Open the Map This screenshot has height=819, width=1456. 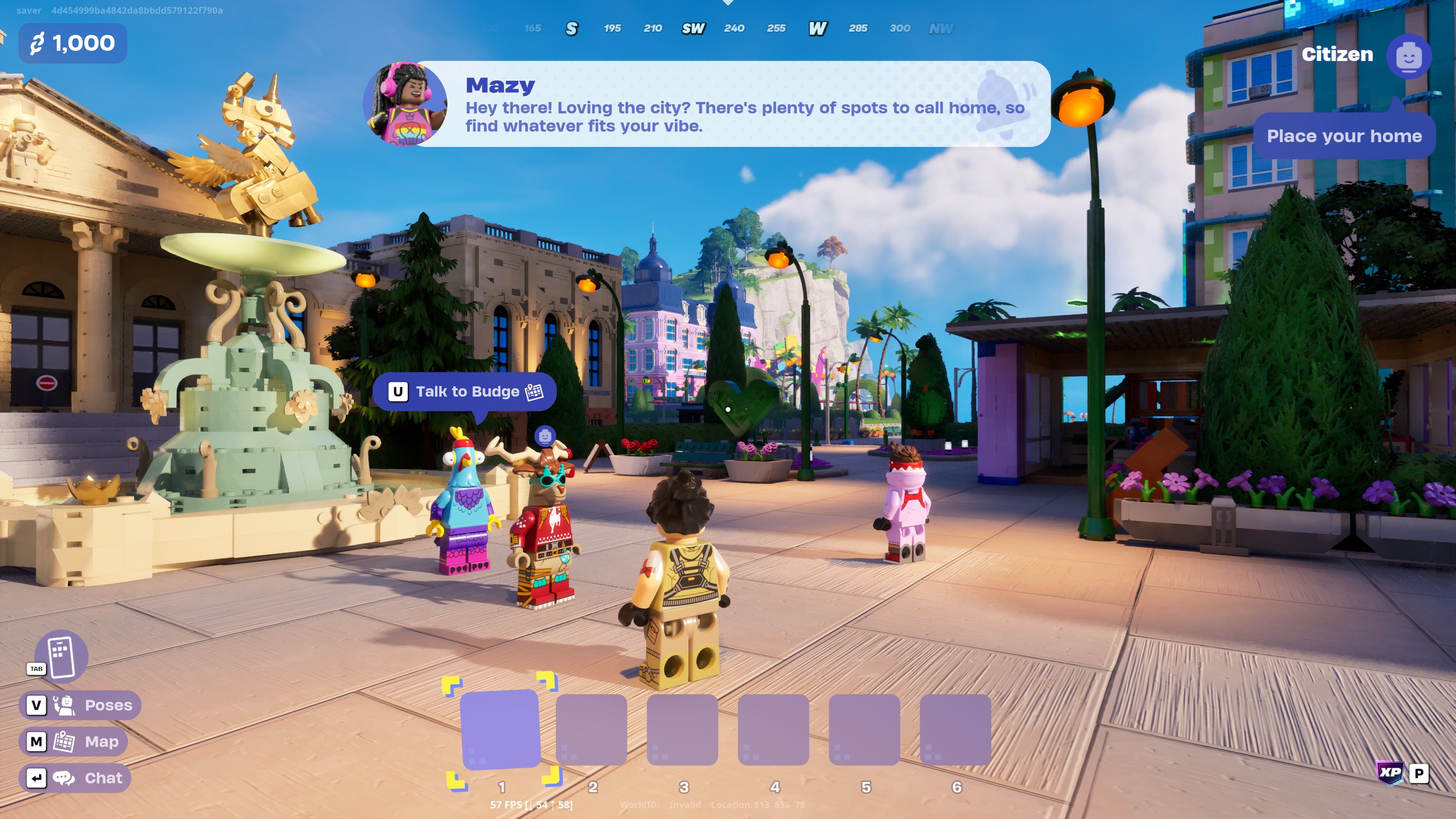(x=74, y=741)
